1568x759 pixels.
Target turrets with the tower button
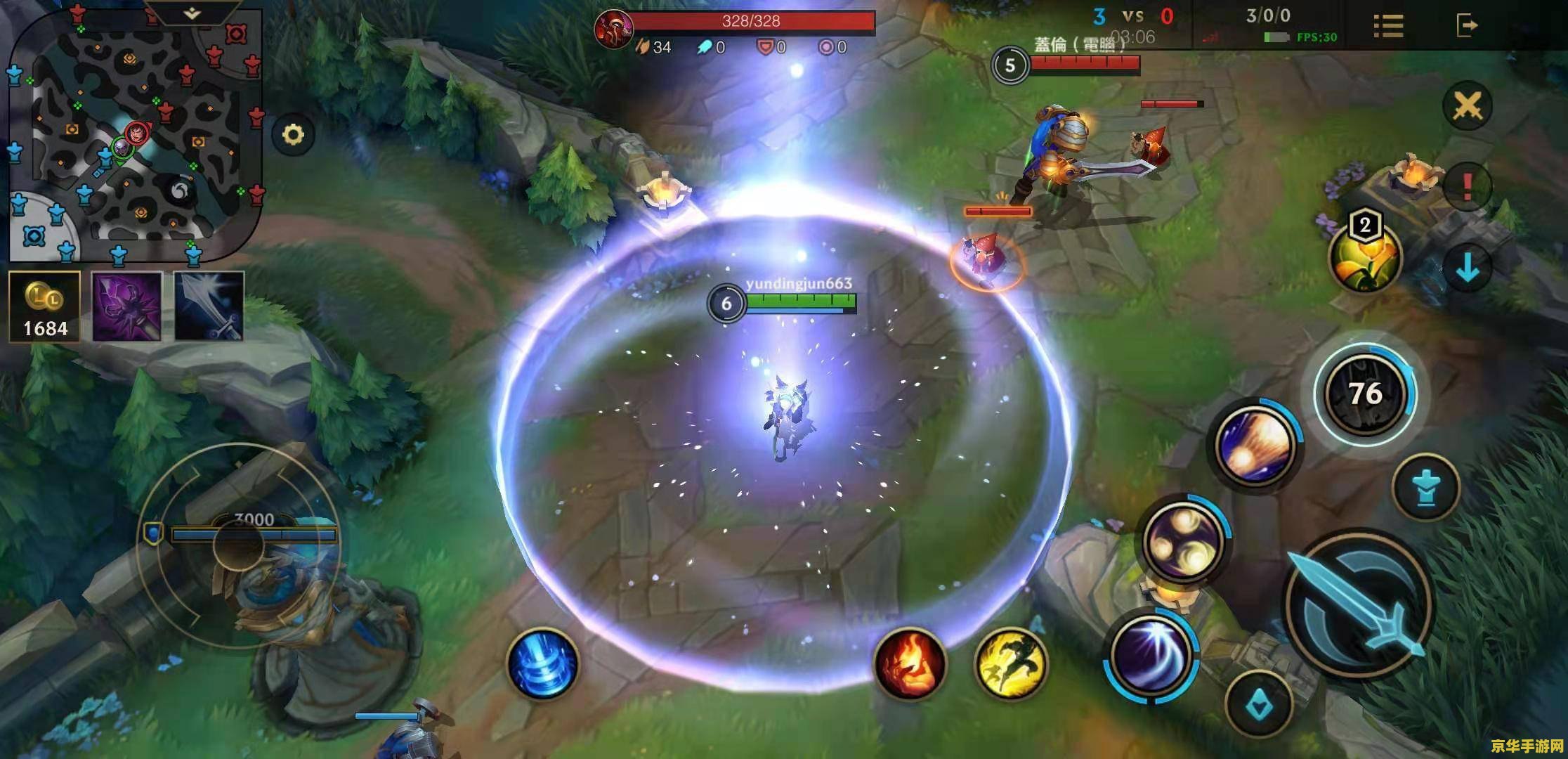(1425, 487)
